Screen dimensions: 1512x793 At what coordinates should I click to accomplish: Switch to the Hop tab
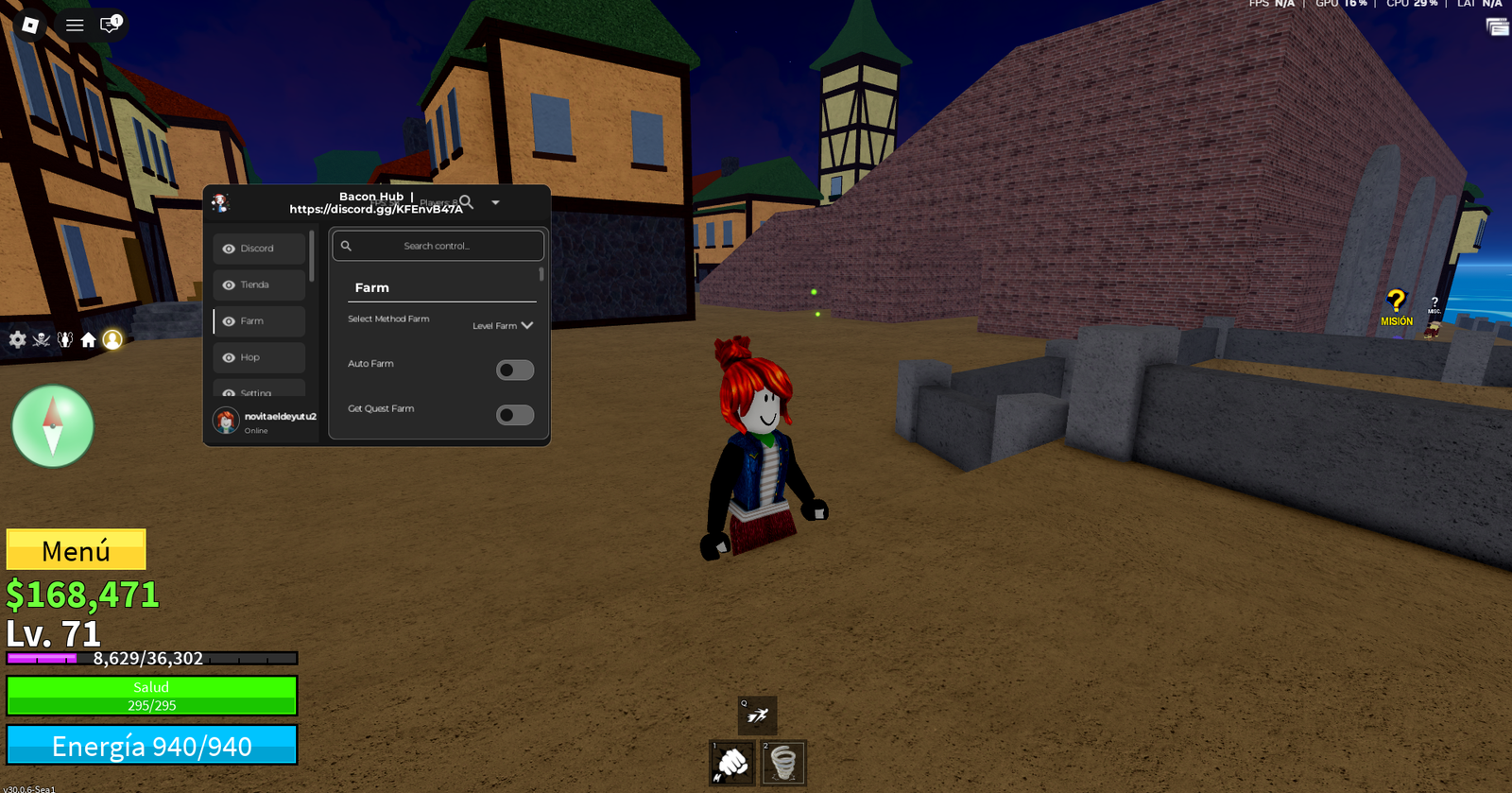257,357
